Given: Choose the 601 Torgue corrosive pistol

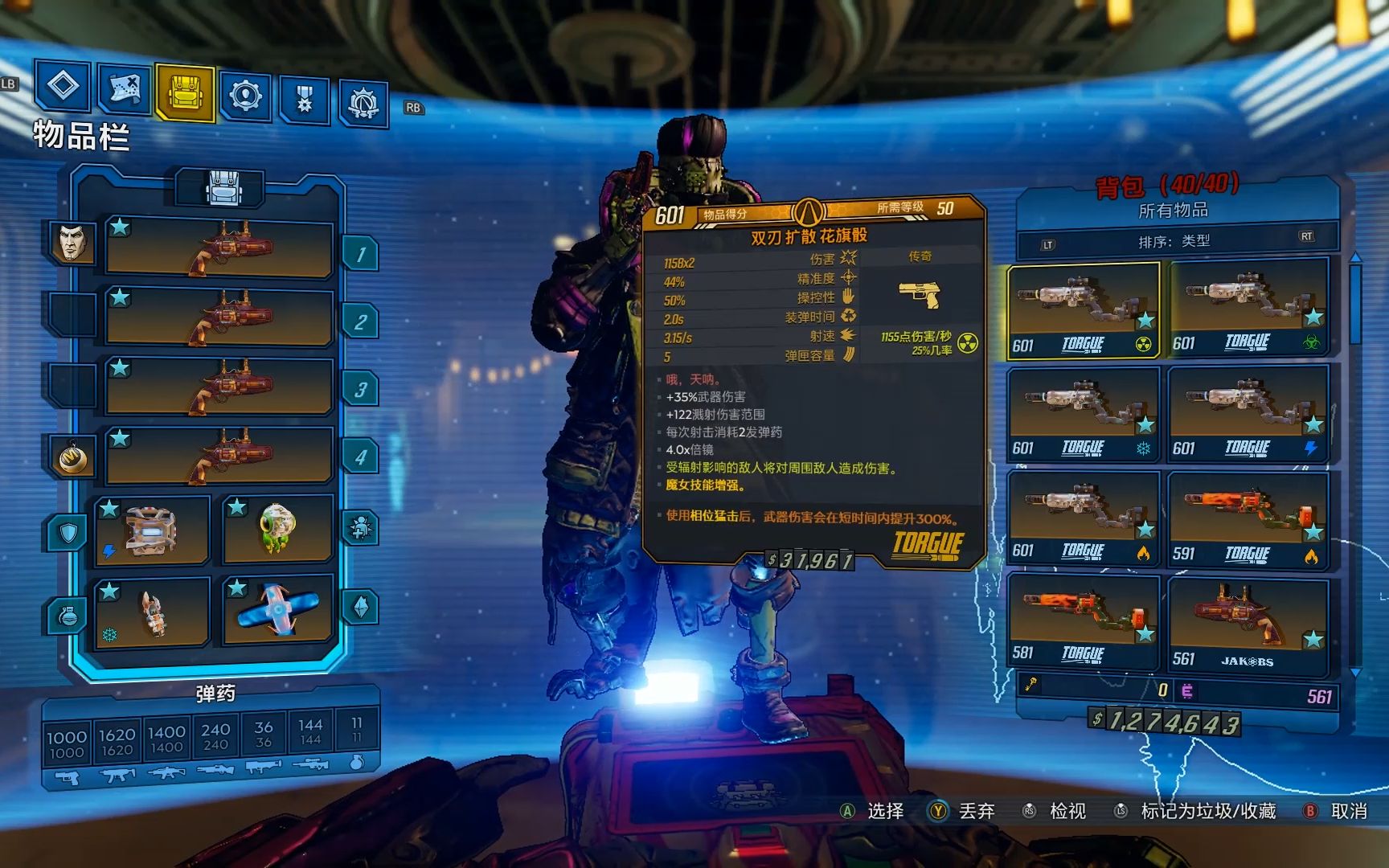Looking at the screenshot, I should 1248,308.
